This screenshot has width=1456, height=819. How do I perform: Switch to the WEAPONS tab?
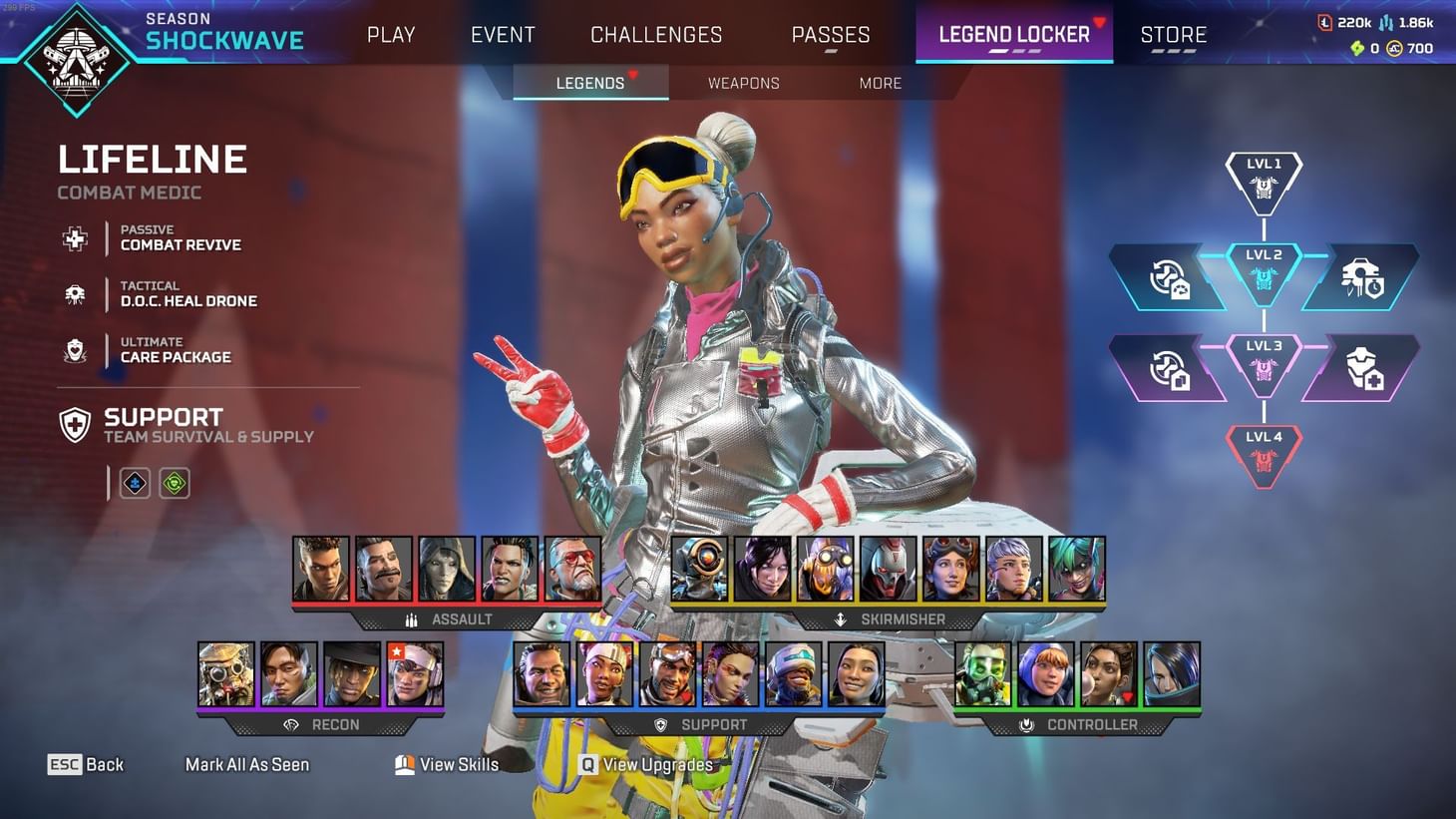click(743, 83)
